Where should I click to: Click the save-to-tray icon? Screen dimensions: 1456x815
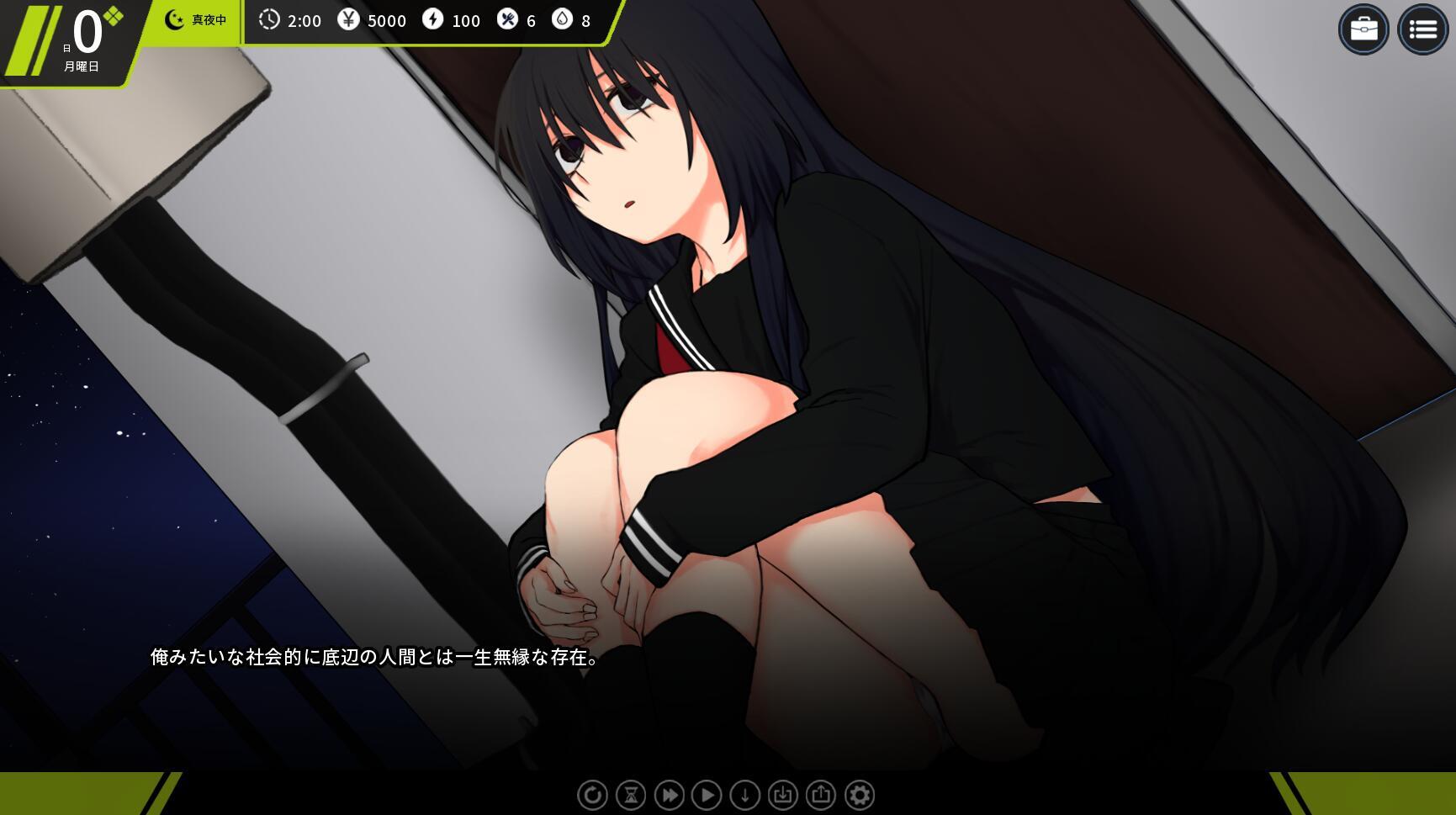coord(782,794)
